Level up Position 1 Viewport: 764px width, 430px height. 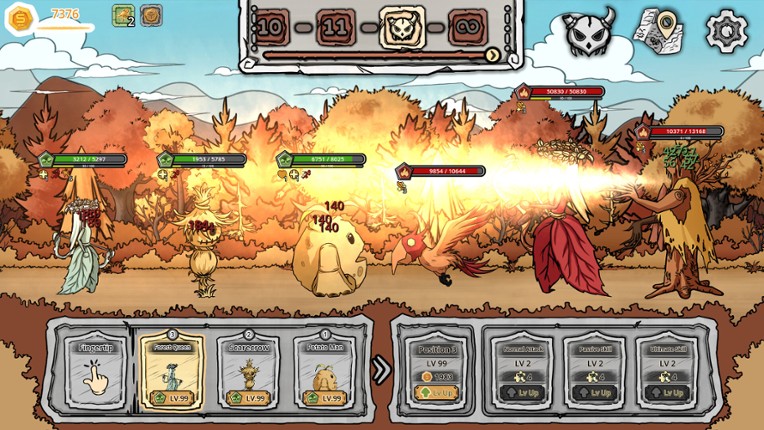click(437, 393)
